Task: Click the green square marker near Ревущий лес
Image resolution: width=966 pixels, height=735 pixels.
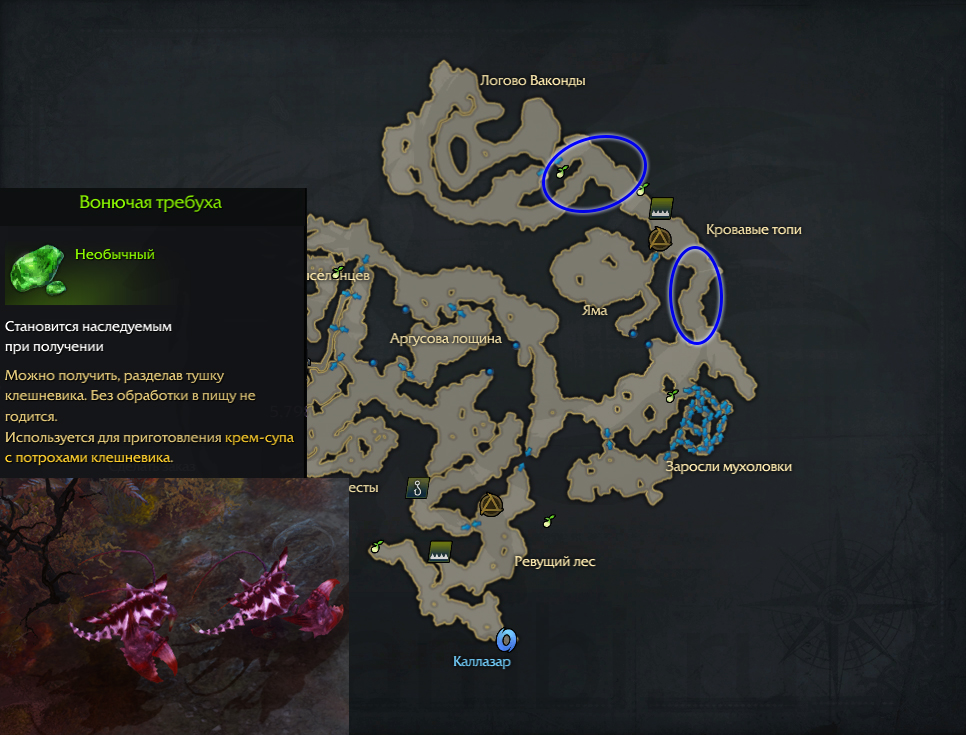Action: pos(439,550)
